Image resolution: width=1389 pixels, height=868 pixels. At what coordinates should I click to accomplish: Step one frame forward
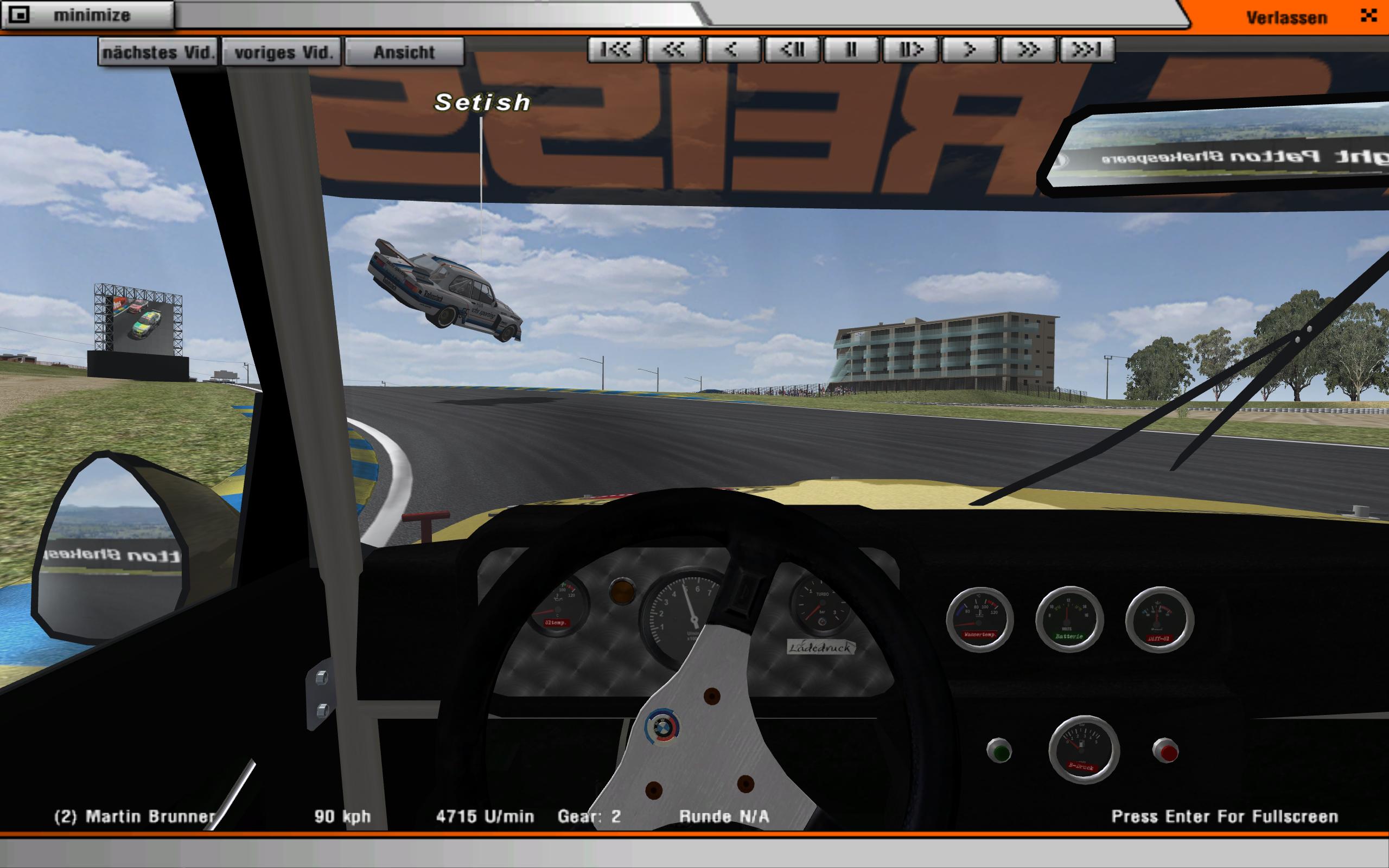pyautogui.click(x=911, y=50)
